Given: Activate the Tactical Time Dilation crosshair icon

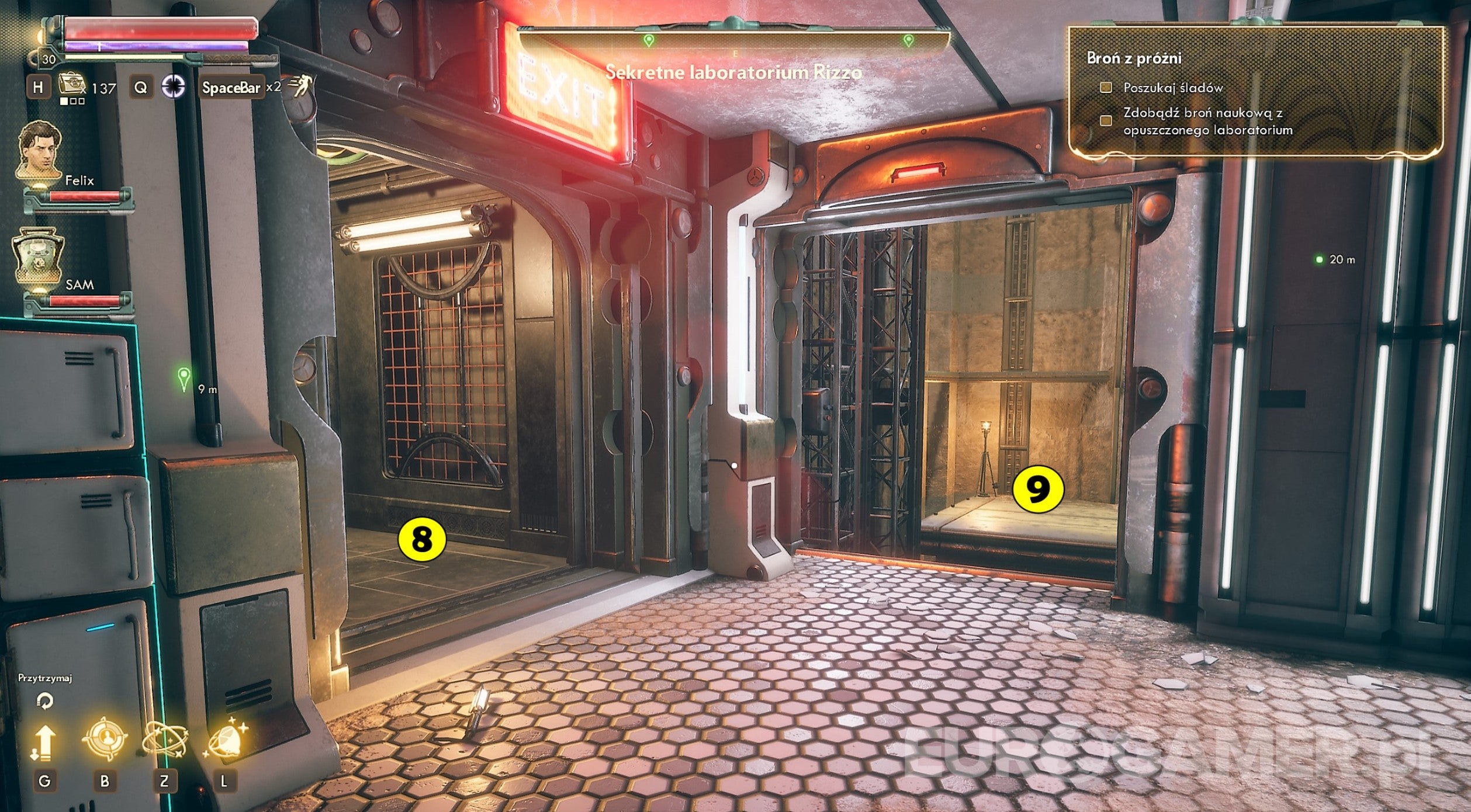Looking at the screenshot, I should pos(173,87).
